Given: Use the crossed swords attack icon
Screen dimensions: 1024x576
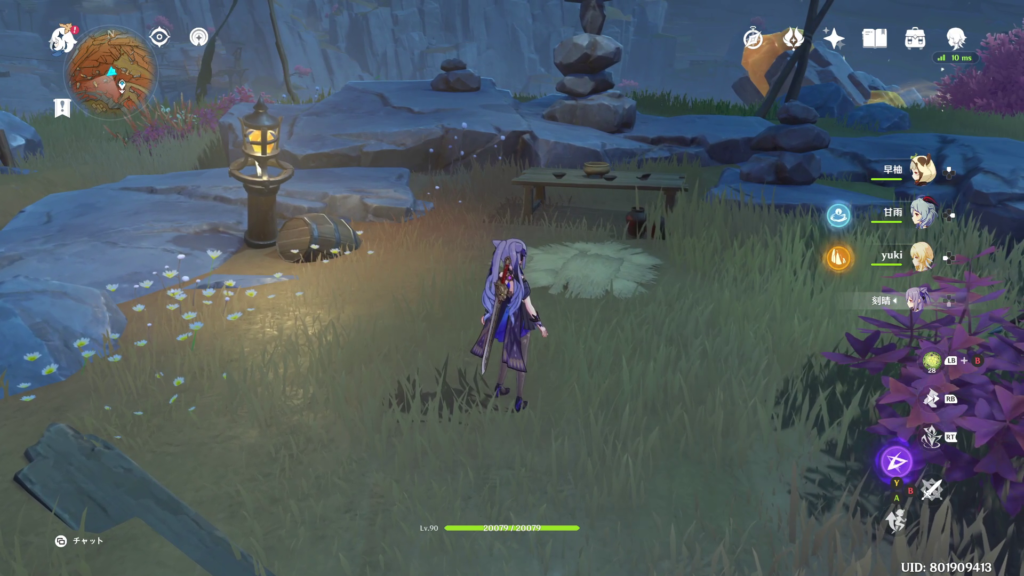Looking at the screenshot, I should click(x=932, y=488).
